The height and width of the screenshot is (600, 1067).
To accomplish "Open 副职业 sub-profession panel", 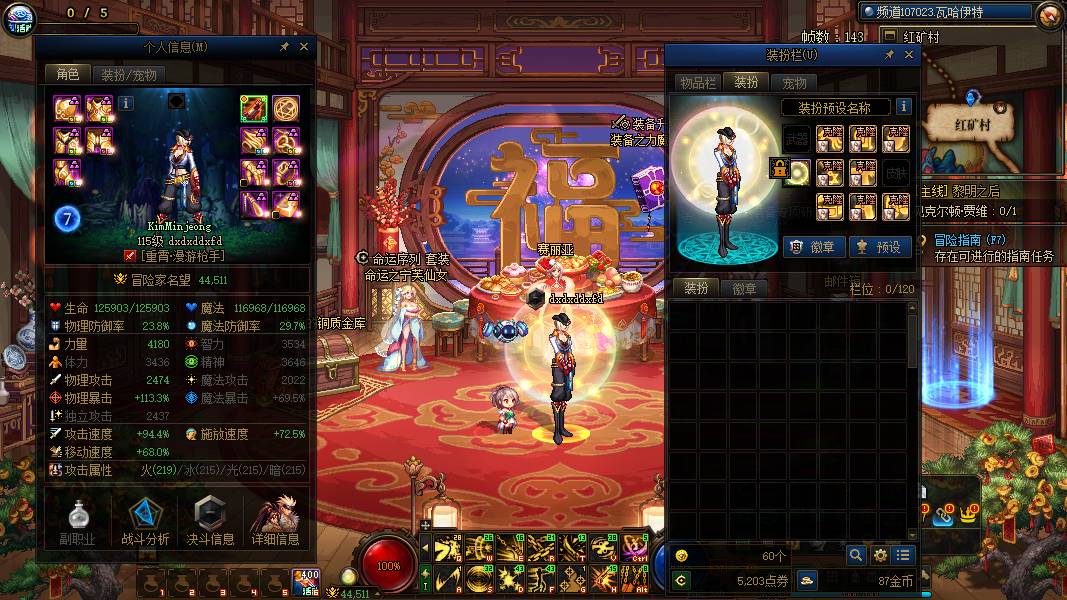I will coord(77,522).
